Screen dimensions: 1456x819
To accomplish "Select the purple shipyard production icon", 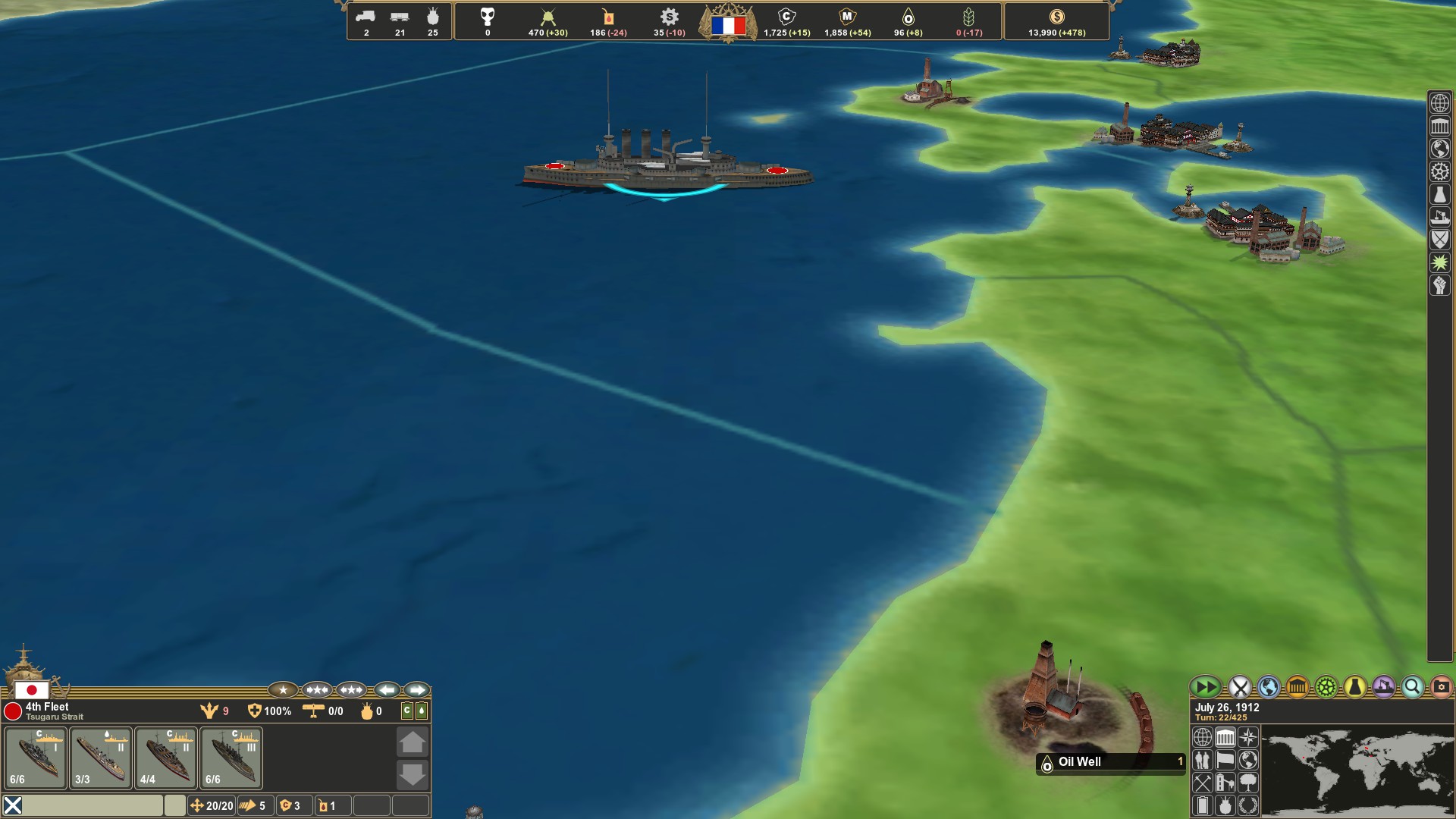I will [x=1383, y=688].
